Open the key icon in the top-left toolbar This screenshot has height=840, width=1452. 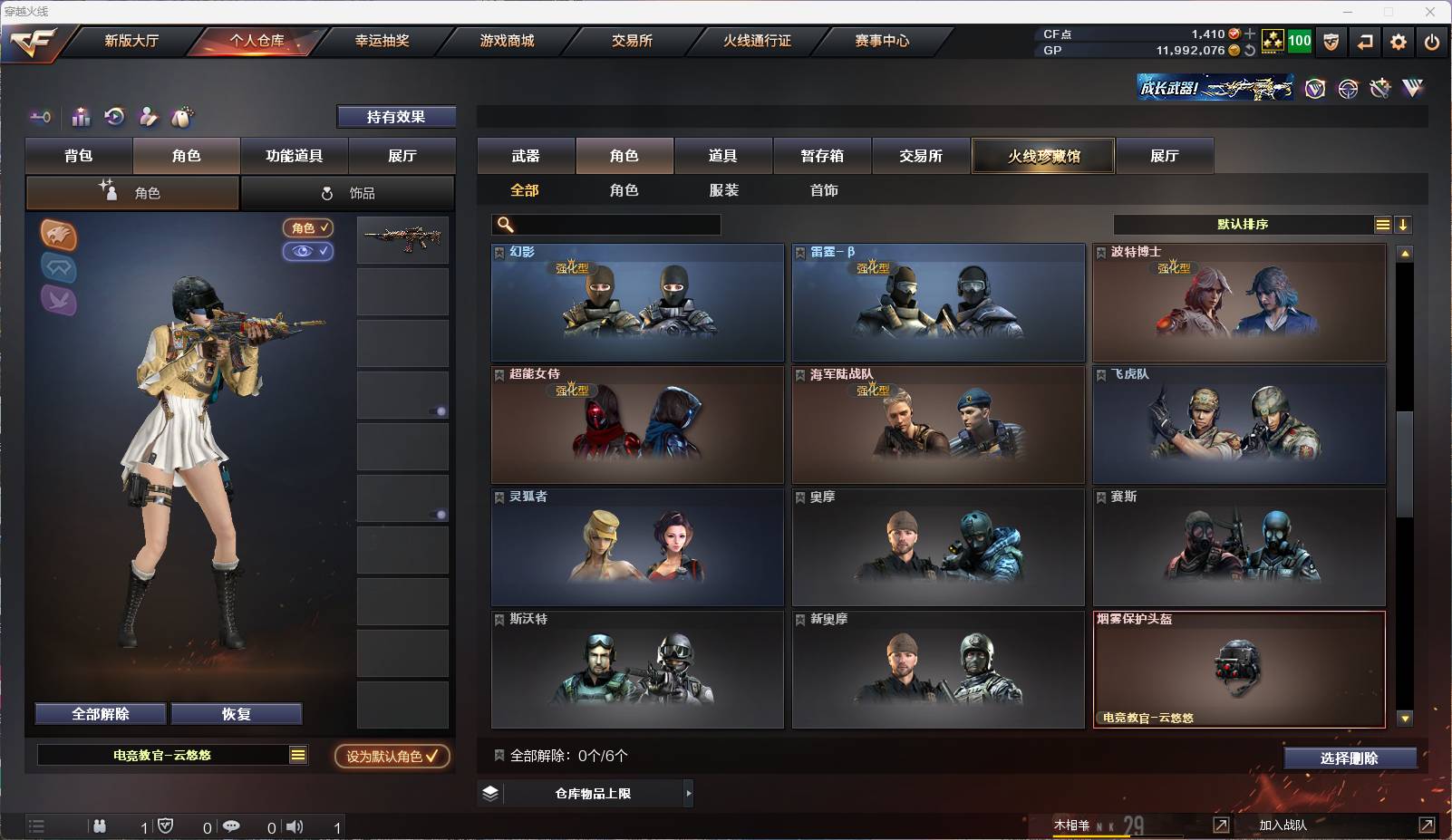40,117
